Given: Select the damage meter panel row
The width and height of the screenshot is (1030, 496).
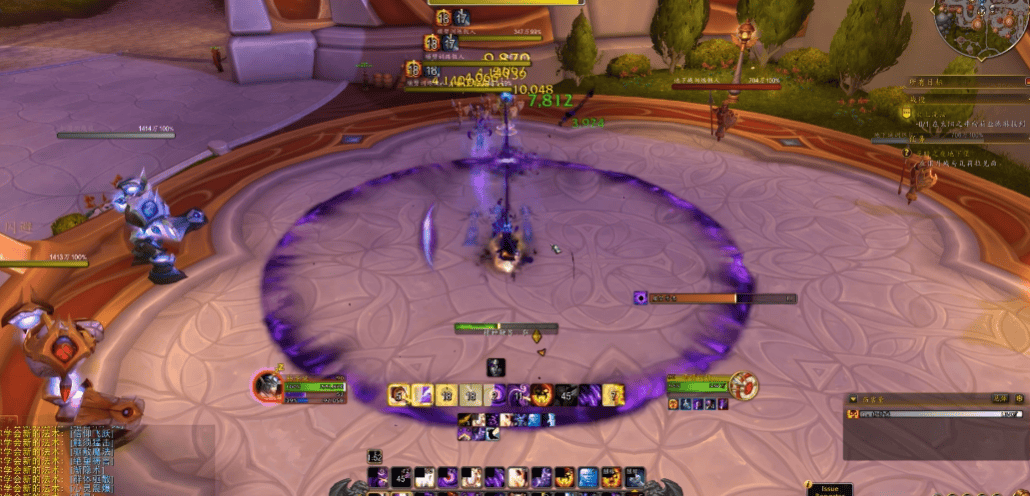Looking at the screenshot, I should (x=935, y=413).
